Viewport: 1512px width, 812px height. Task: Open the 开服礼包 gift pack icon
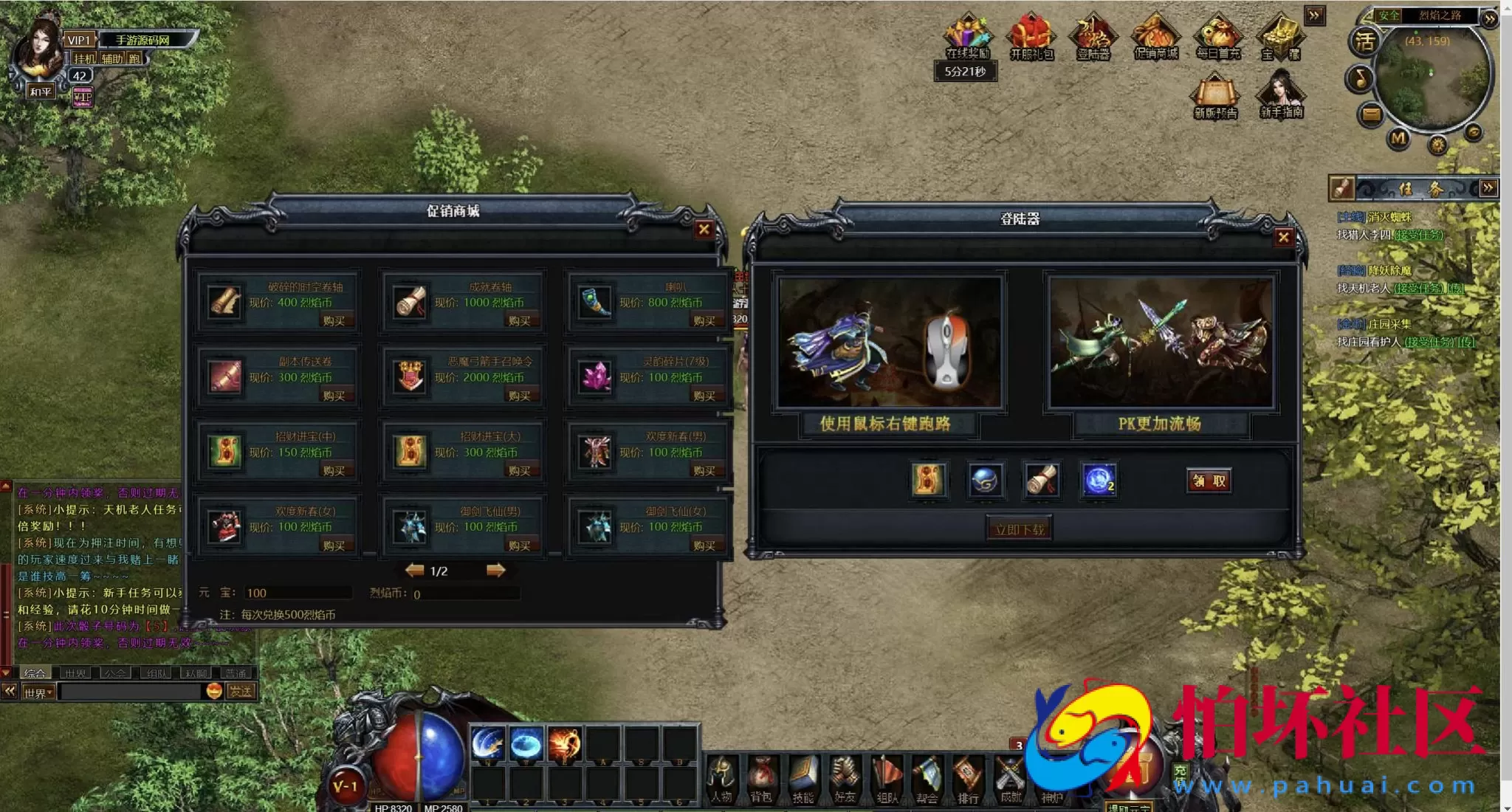(x=1031, y=37)
